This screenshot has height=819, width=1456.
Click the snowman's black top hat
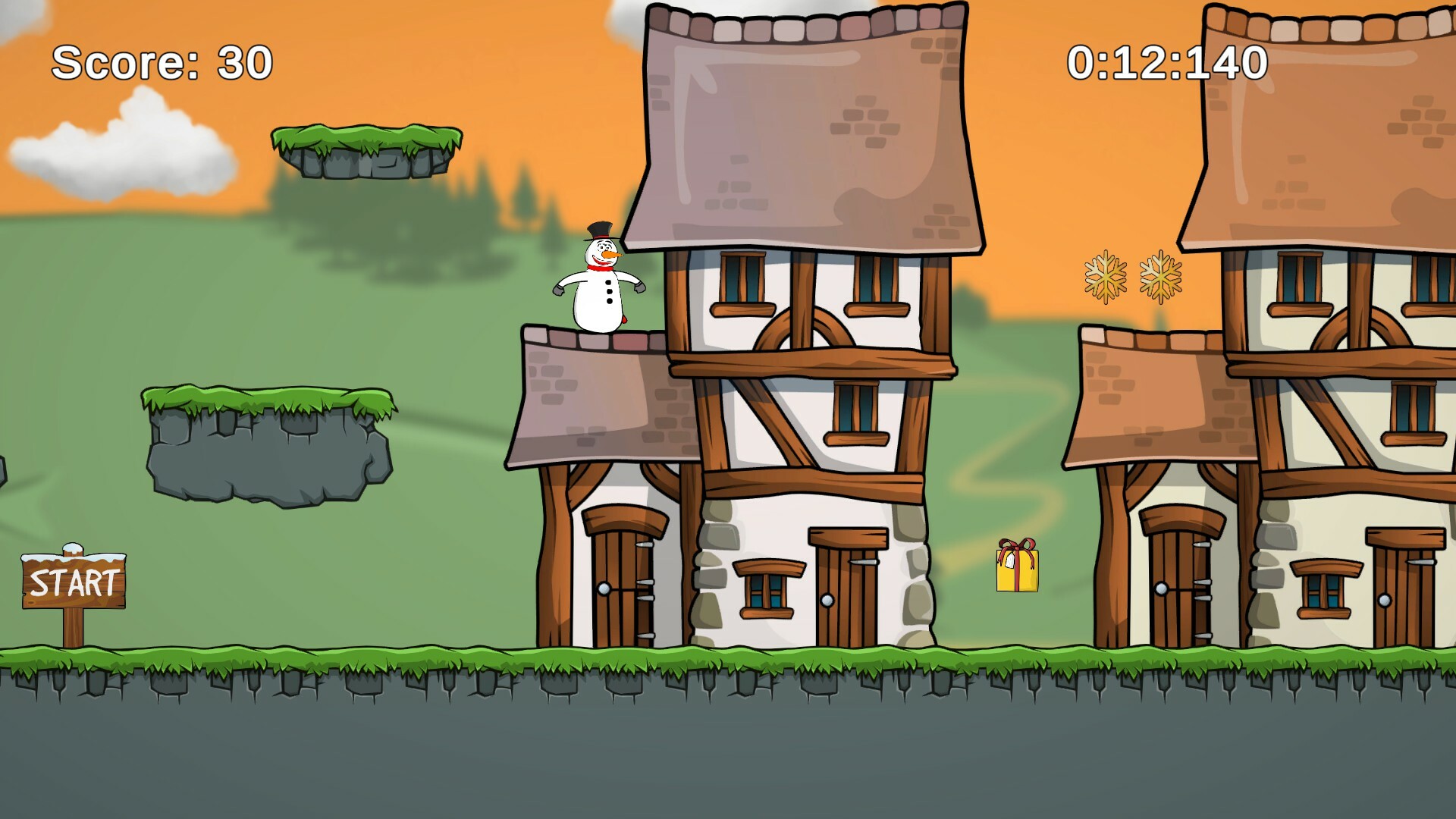pyautogui.click(x=598, y=230)
